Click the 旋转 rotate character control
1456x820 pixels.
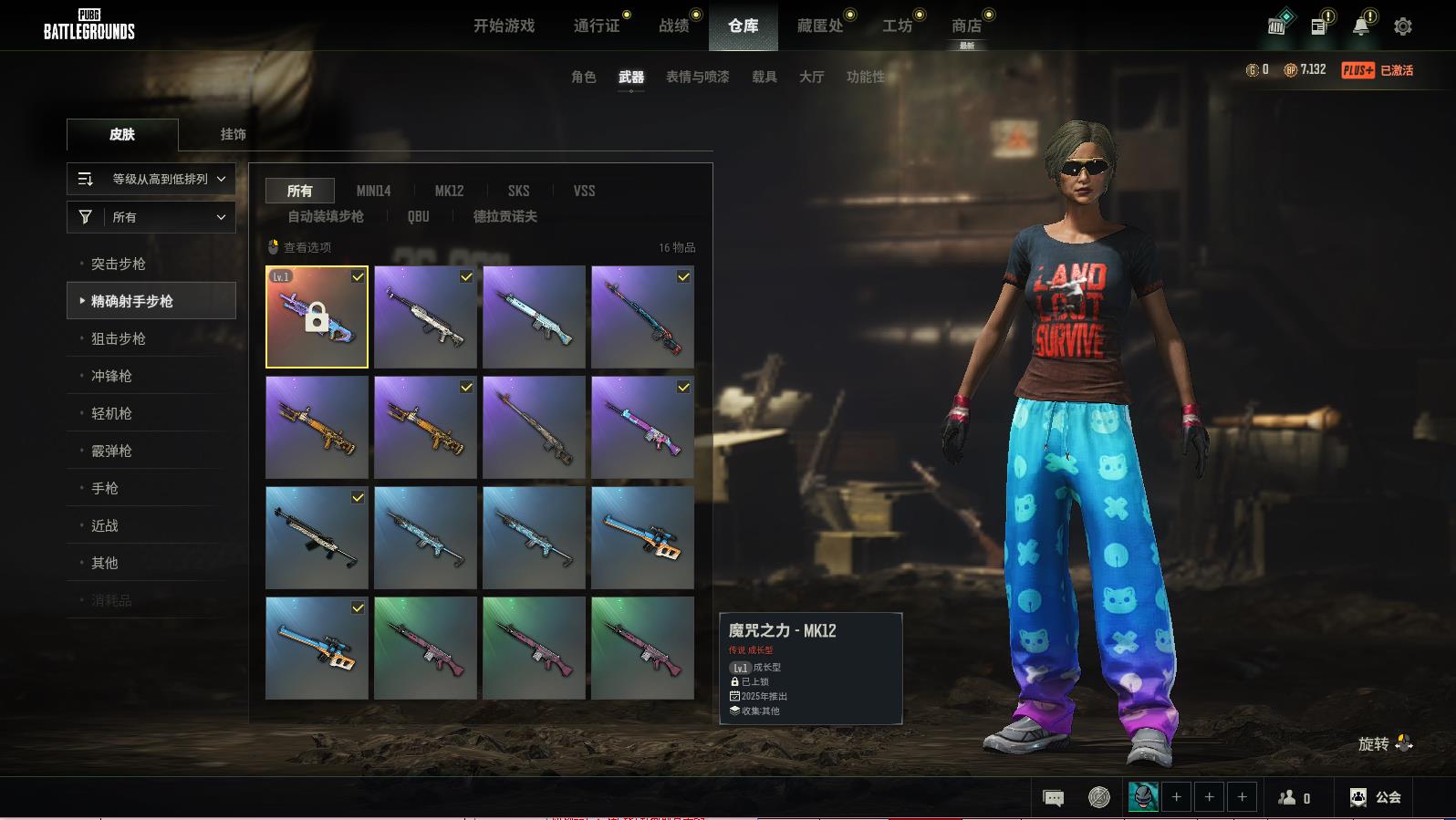coord(1385,744)
